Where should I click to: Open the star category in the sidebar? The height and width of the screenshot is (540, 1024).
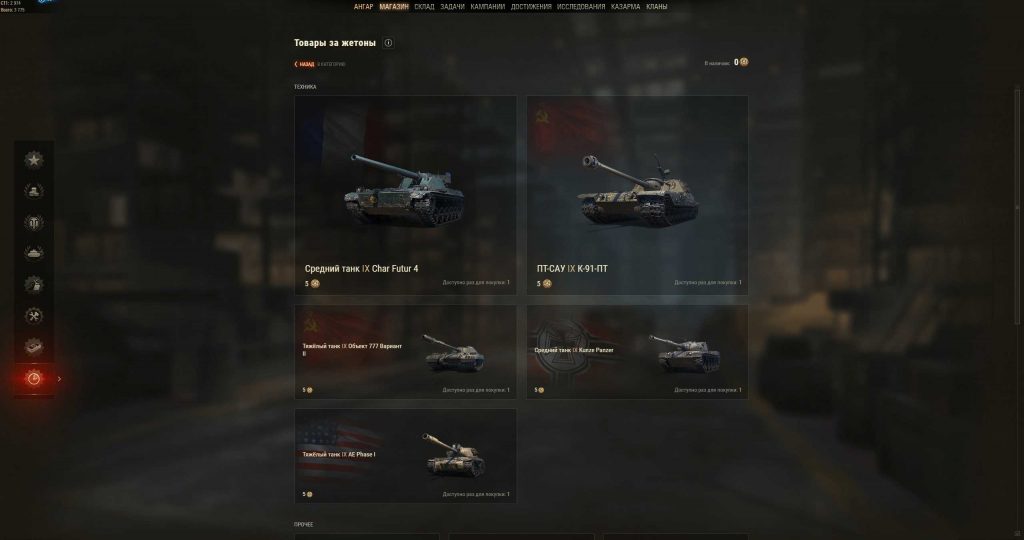pyautogui.click(x=34, y=159)
